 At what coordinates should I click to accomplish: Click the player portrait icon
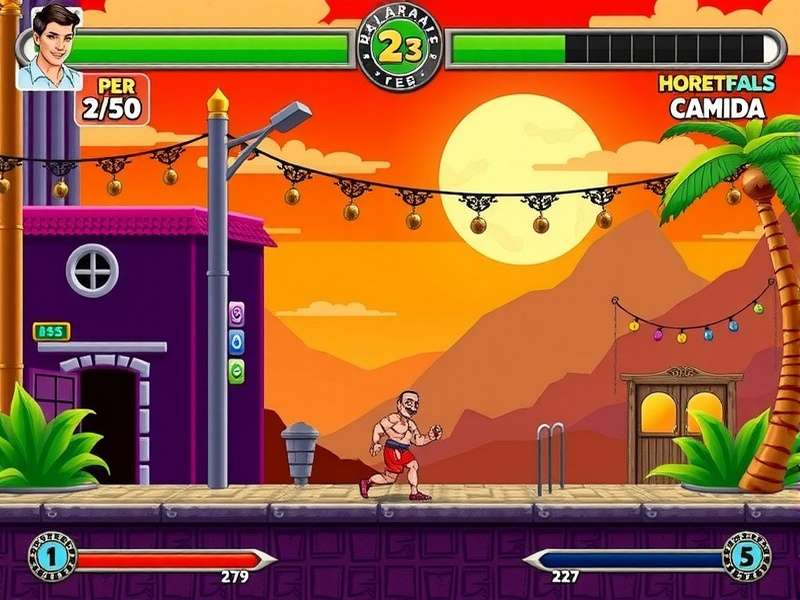pos(48,46)
